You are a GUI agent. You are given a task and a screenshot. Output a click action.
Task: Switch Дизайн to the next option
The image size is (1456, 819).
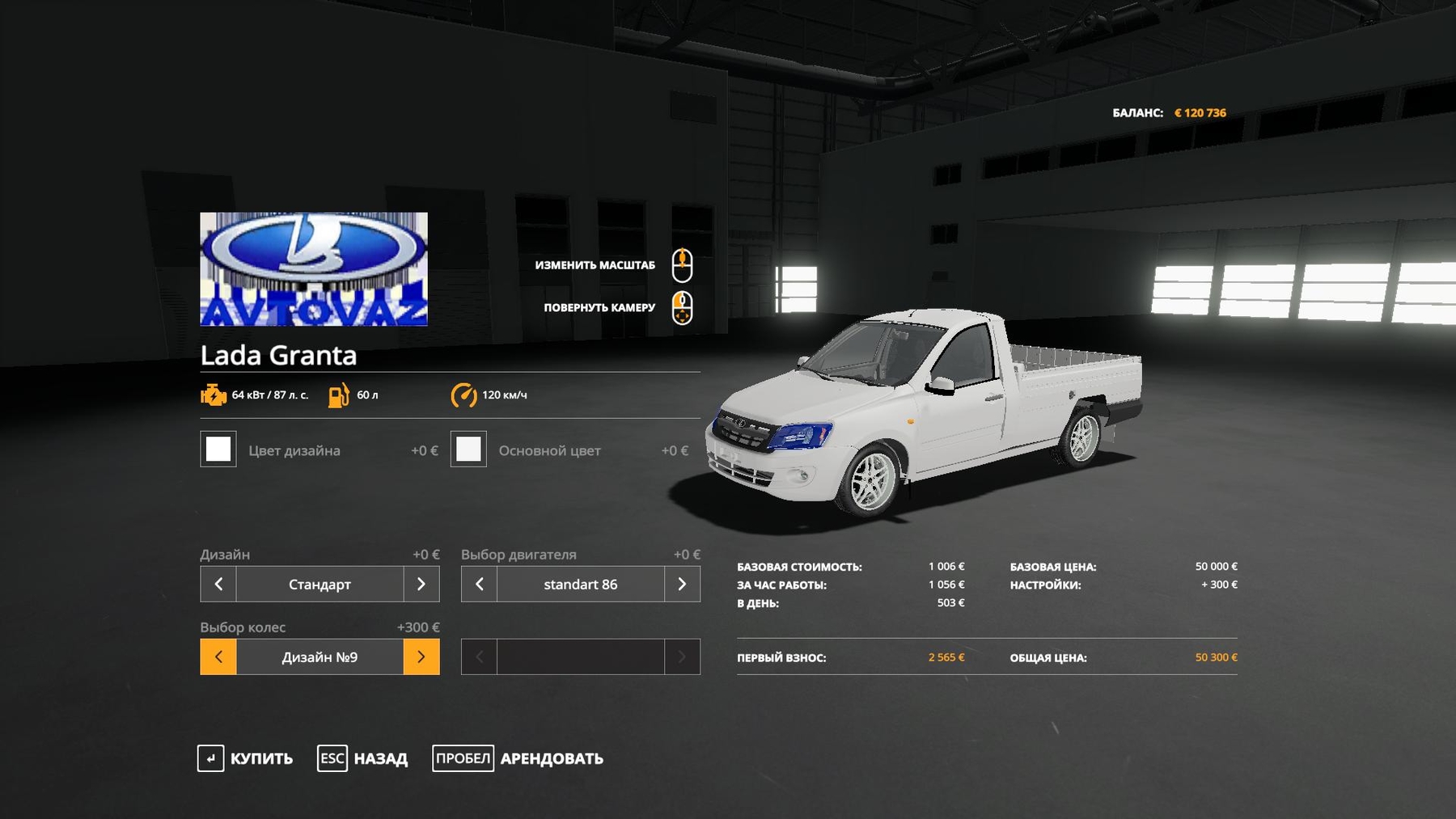[x=421, y=584]
